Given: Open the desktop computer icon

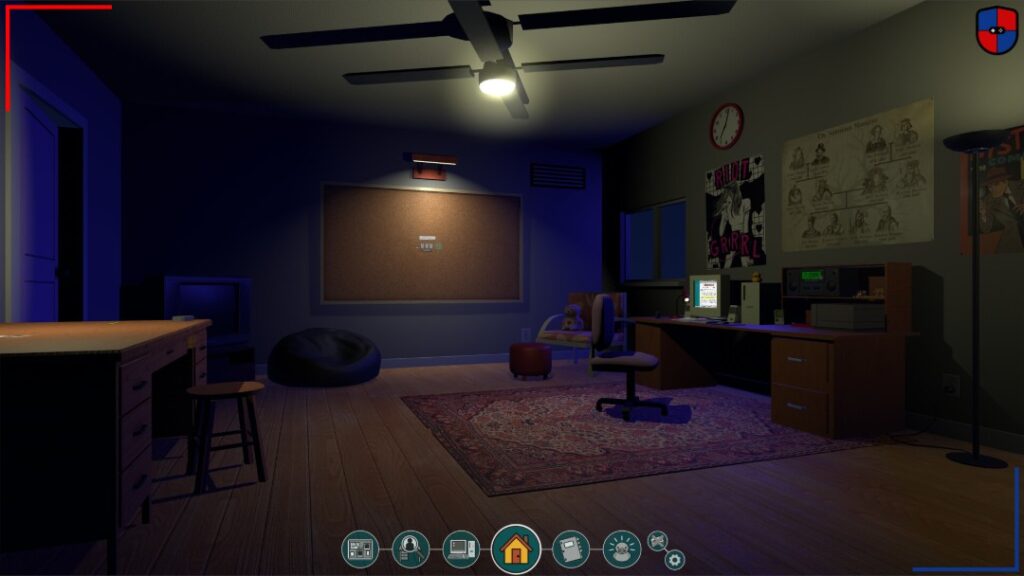Looking at the screenshot, I should [x=461, y=548].
